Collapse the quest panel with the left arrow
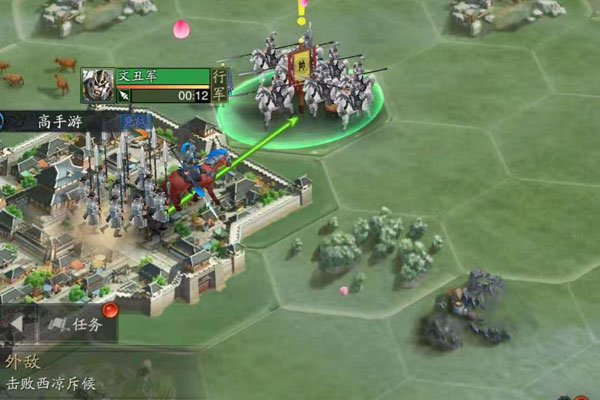 point(16,324)
